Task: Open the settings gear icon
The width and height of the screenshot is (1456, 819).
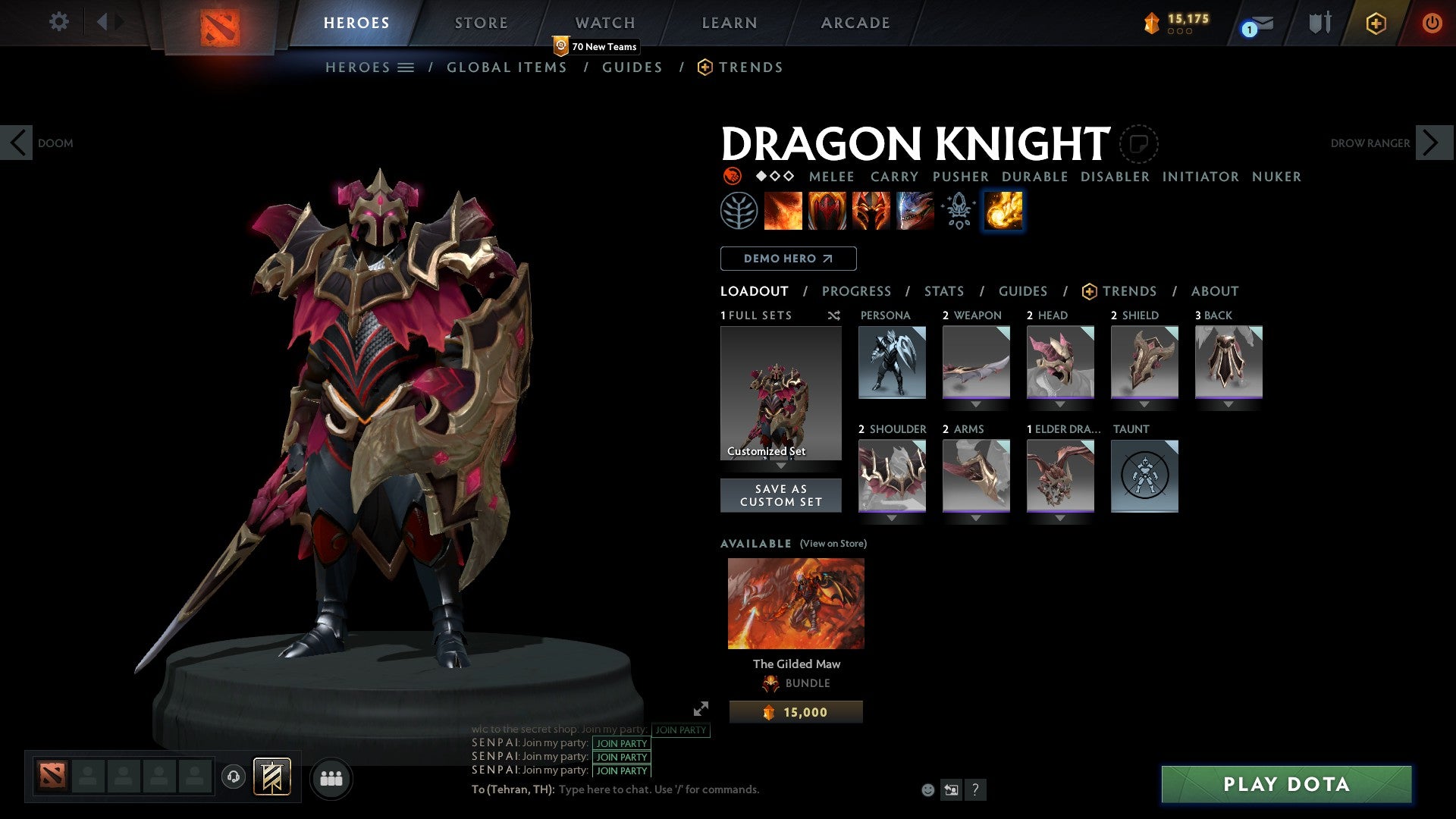Action: [59, 22]
